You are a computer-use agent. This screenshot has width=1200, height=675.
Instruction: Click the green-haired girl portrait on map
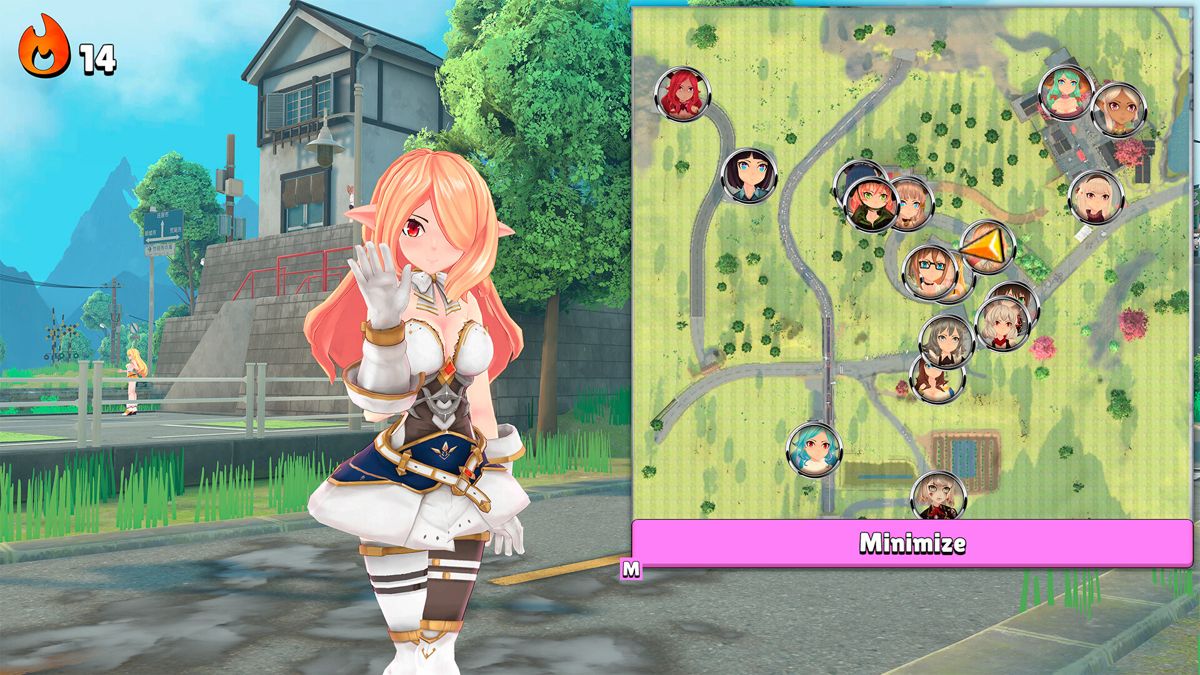tap(1066, 93)
